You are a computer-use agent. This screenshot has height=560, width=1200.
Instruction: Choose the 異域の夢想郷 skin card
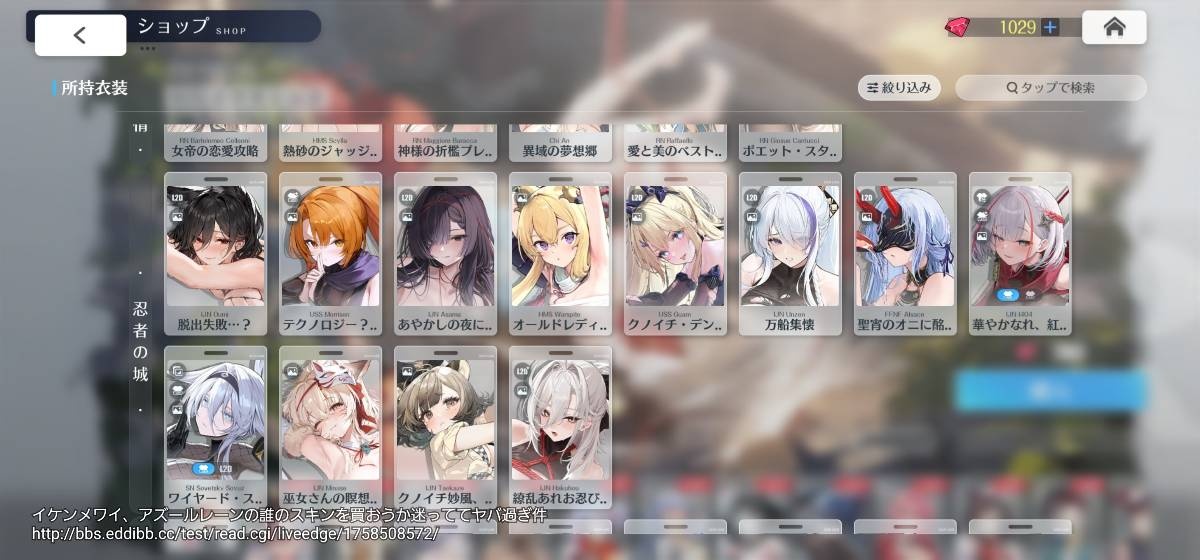(560, 144)
